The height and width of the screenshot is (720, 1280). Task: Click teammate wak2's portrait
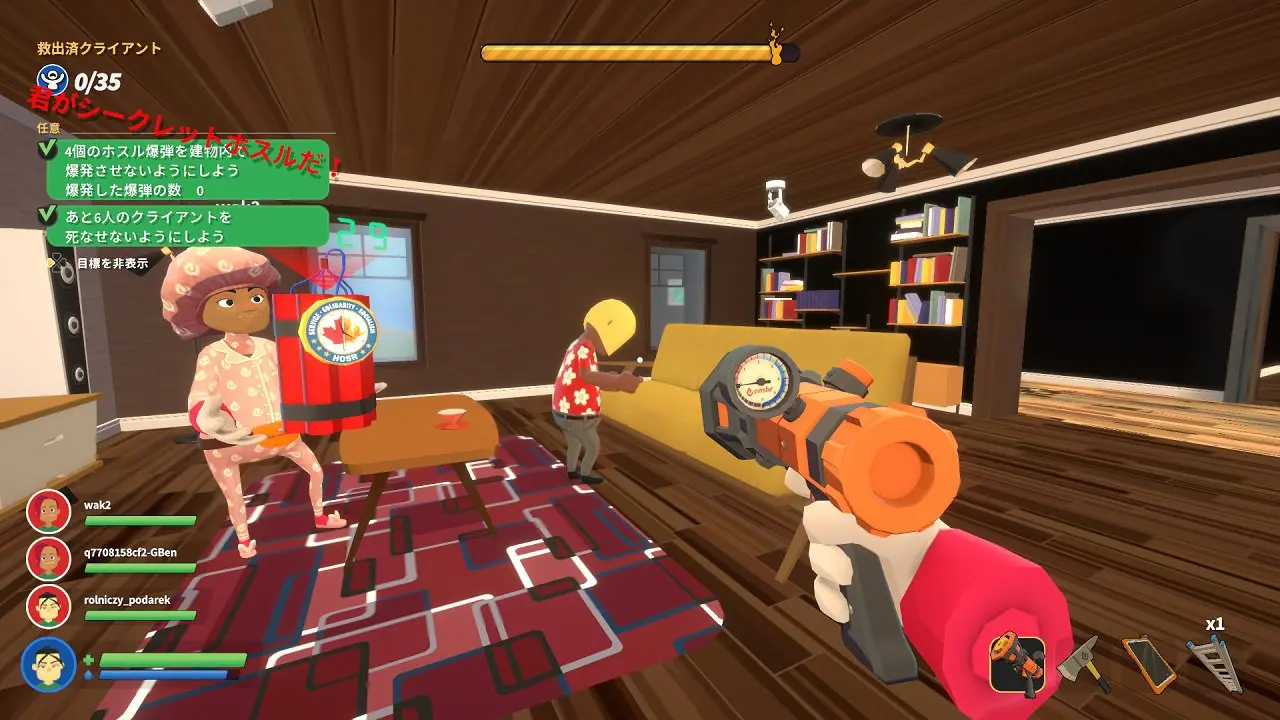(x=48, y=511)
